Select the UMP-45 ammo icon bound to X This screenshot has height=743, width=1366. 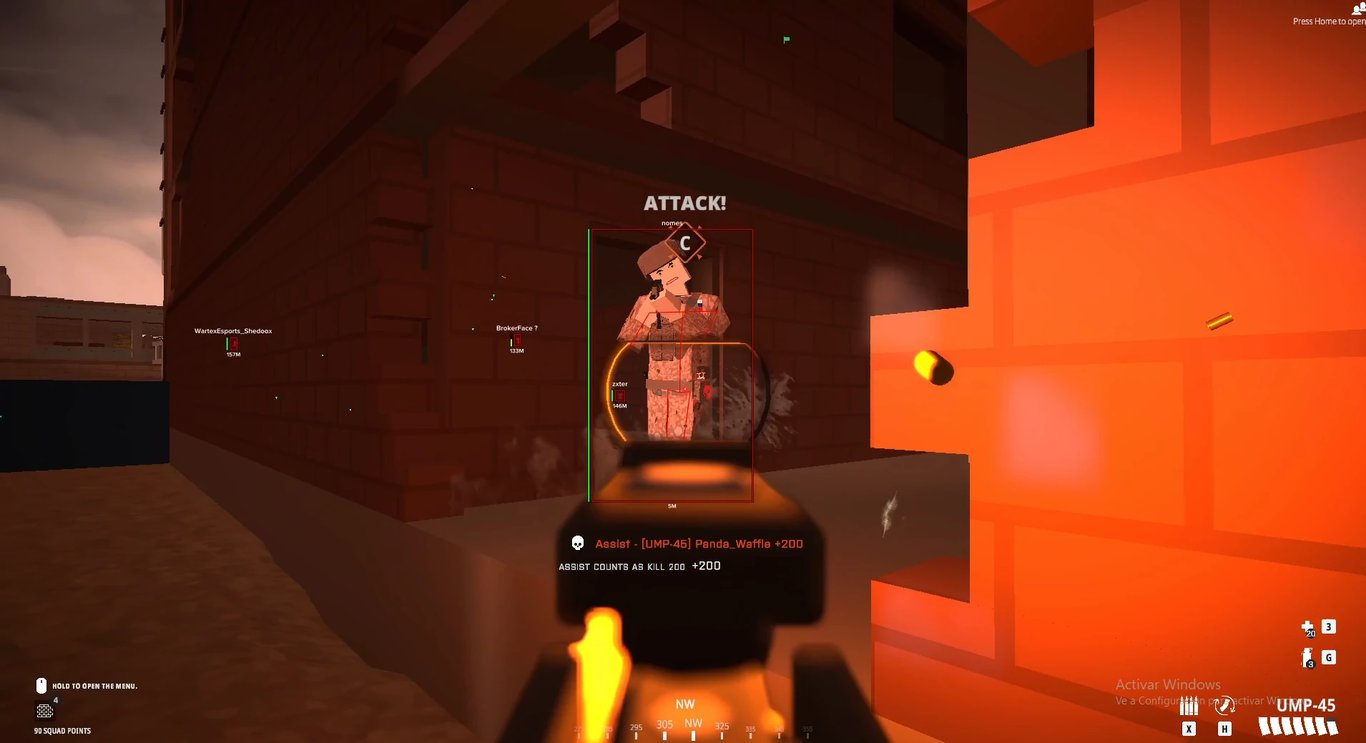(x=1188, y=704)
